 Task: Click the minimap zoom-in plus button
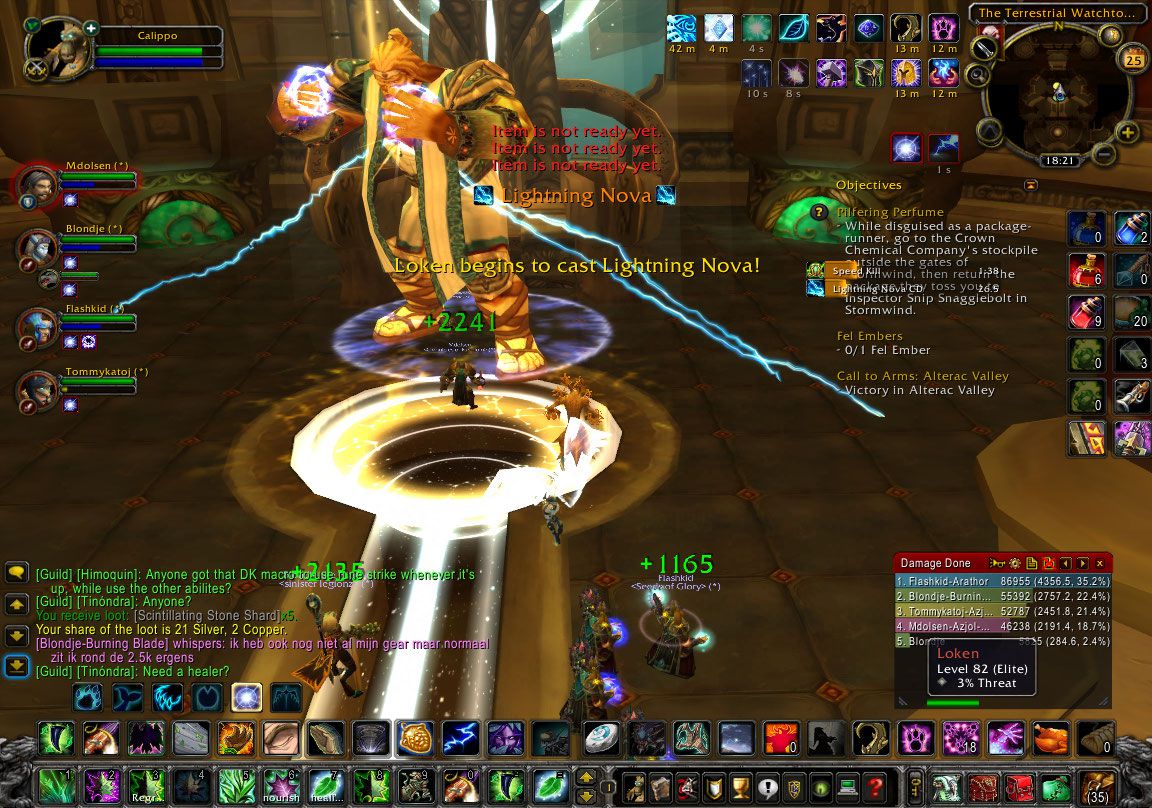tap(1128, 132)
